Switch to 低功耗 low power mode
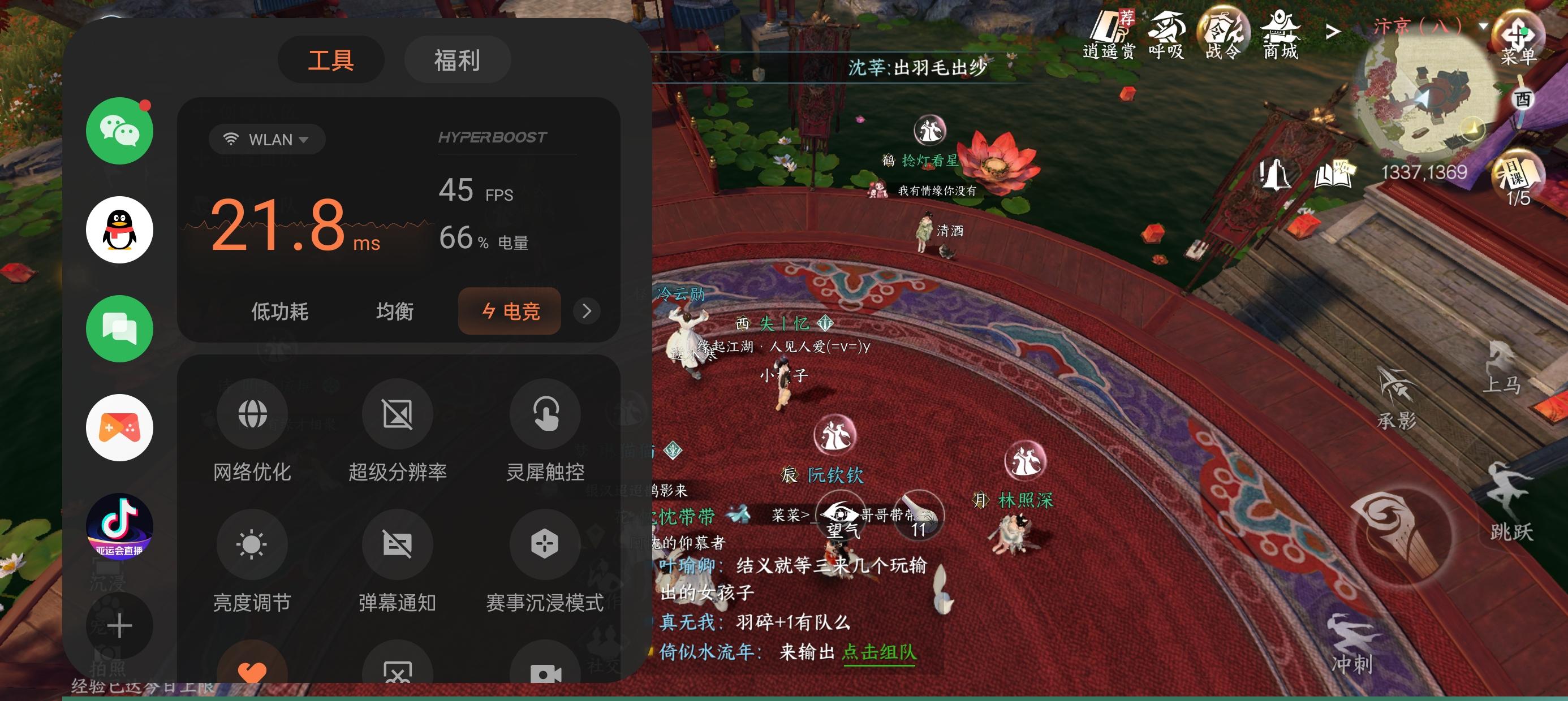This screenshot has height=701, width=1568. [x=279, y=311]
